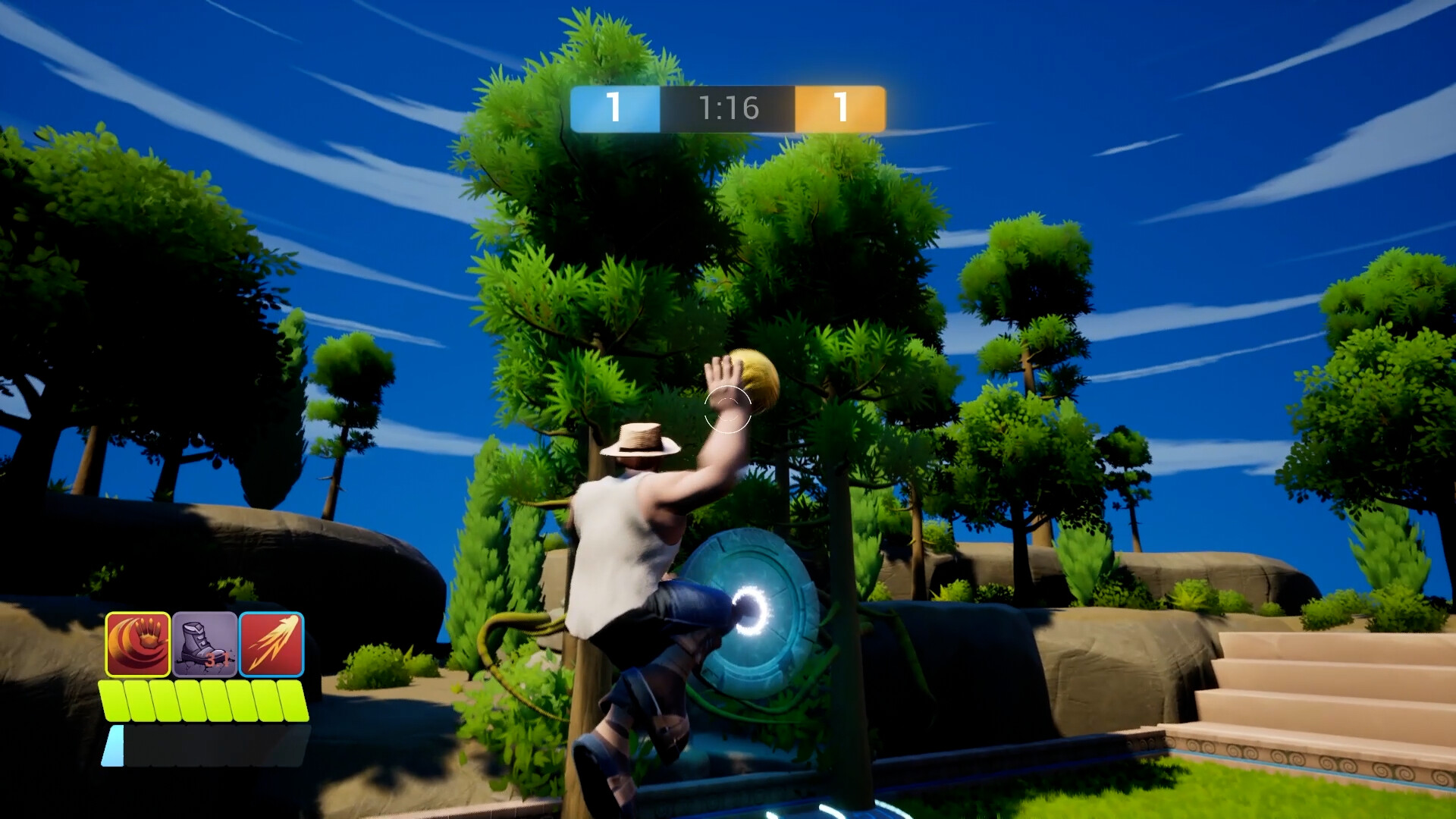The image size is (1456, 819).
Task: Click the orange team score panel
Action: [839, 108]
